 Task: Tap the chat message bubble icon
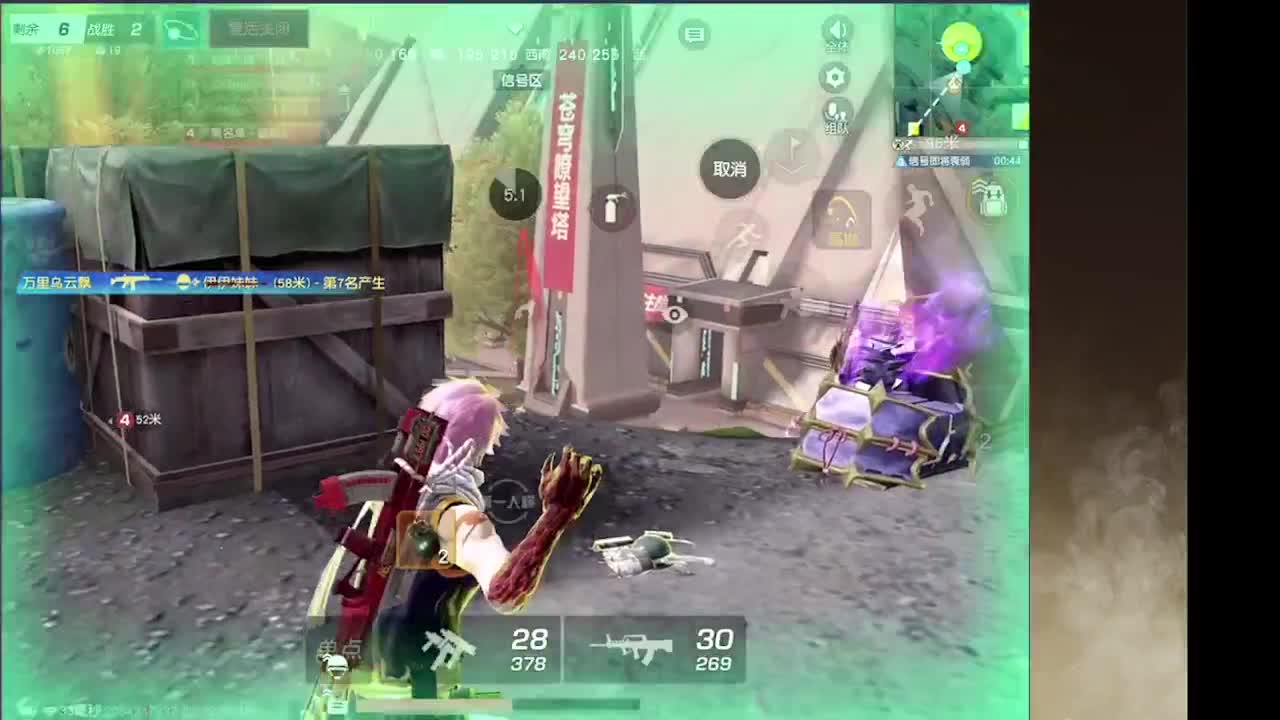[x=693, y=33]
